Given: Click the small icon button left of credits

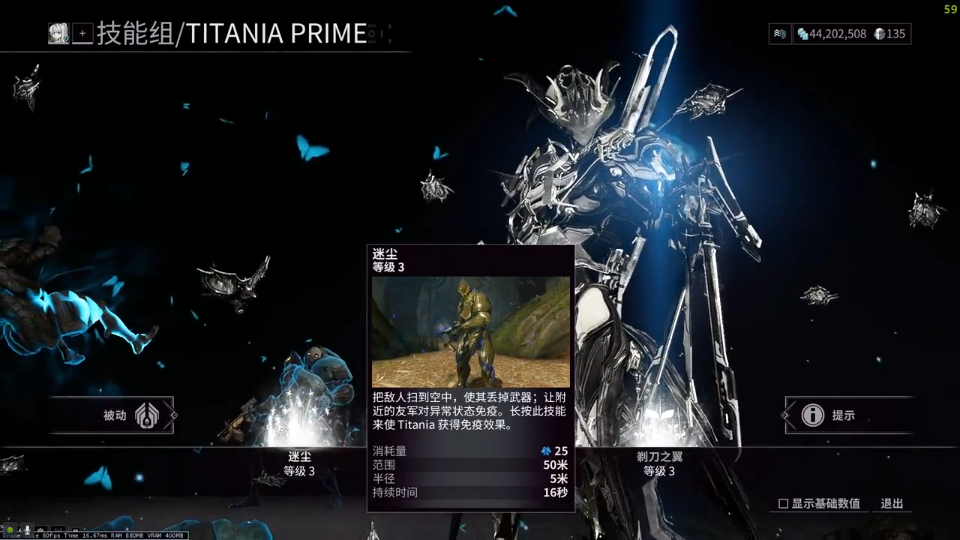Looking at the screenshot, I should click(780, 34).
